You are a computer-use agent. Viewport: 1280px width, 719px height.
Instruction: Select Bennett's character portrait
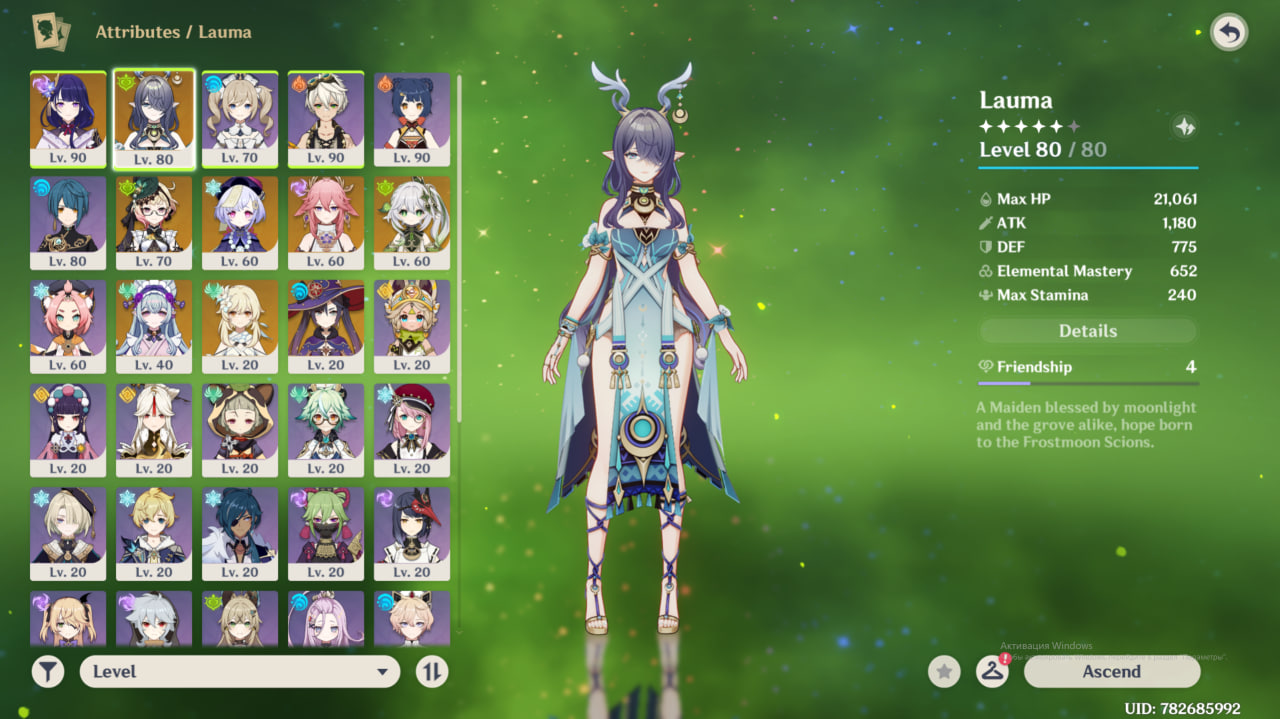click(x=326, y=118)
